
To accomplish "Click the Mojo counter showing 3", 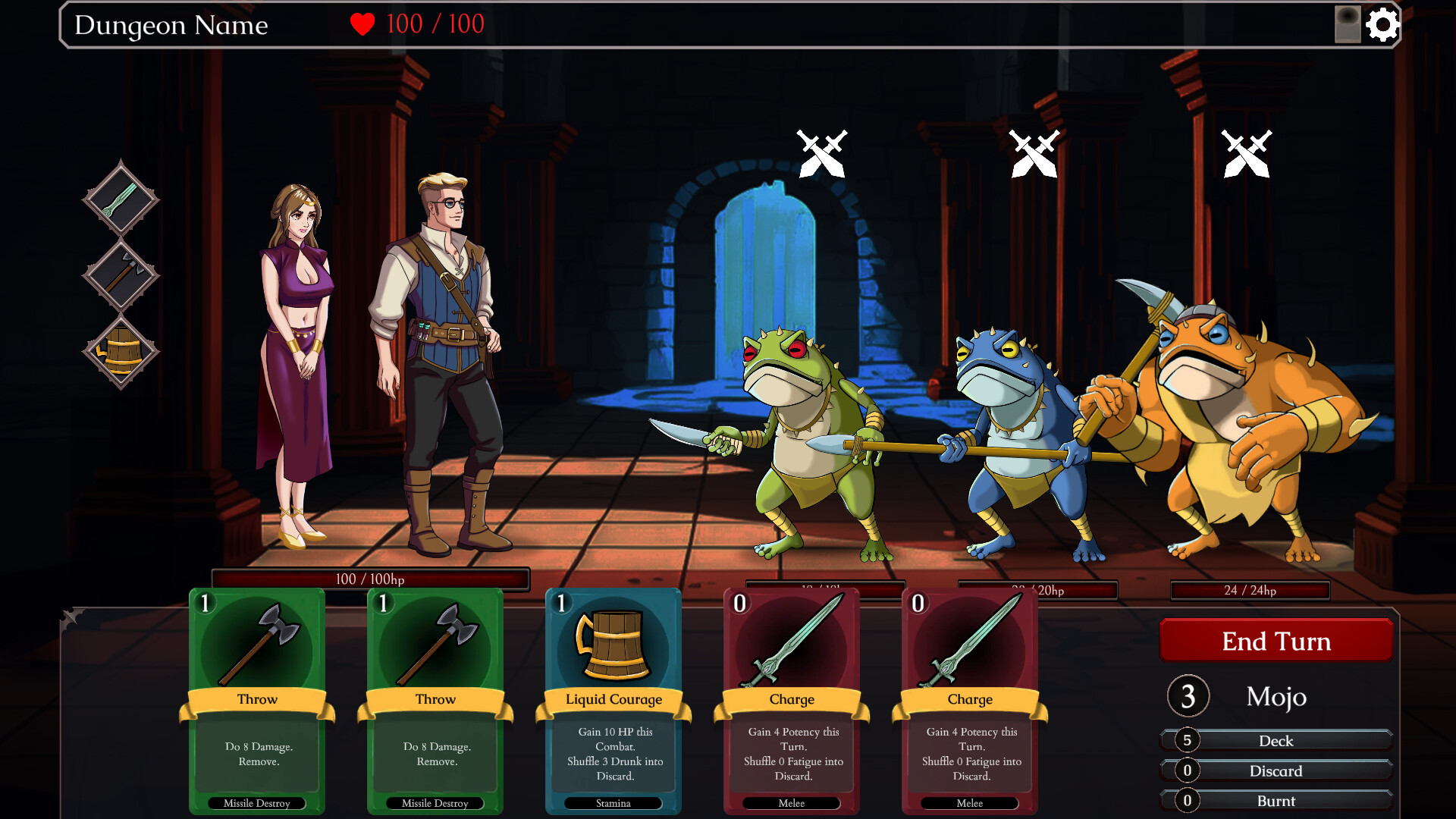I will pos(1188,696).
